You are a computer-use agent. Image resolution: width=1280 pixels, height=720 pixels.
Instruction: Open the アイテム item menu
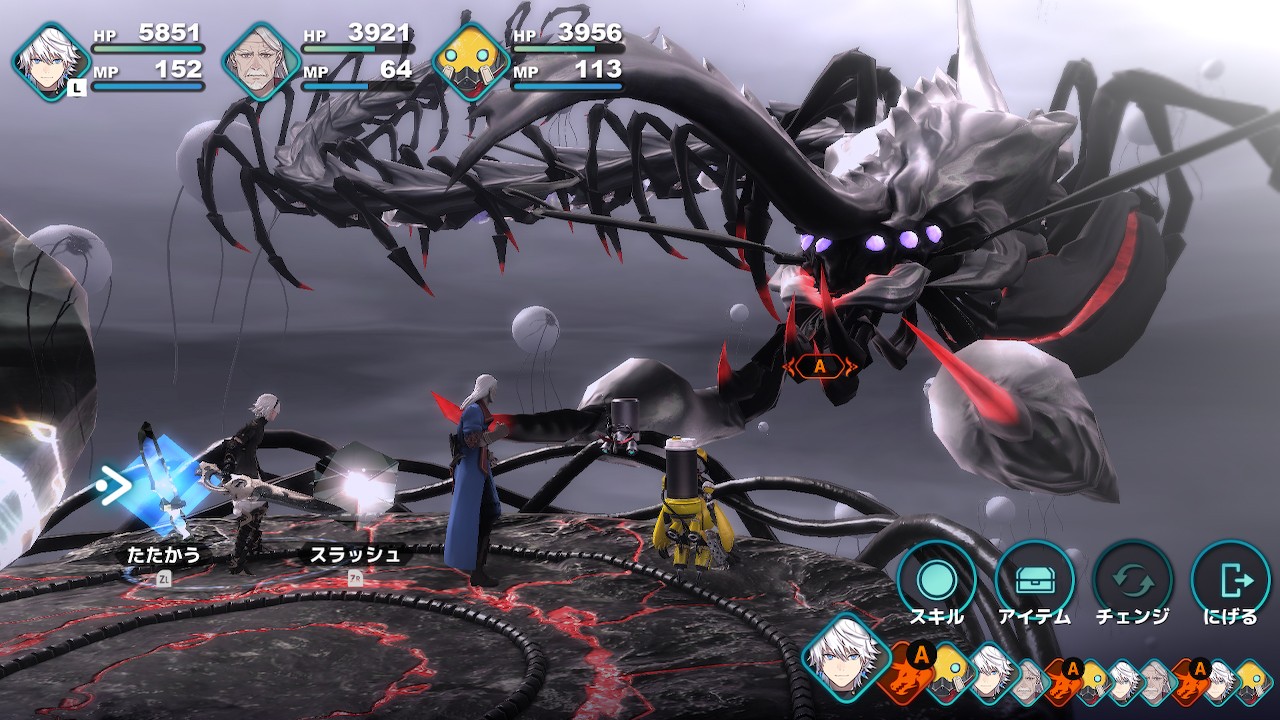[1034, 580]
